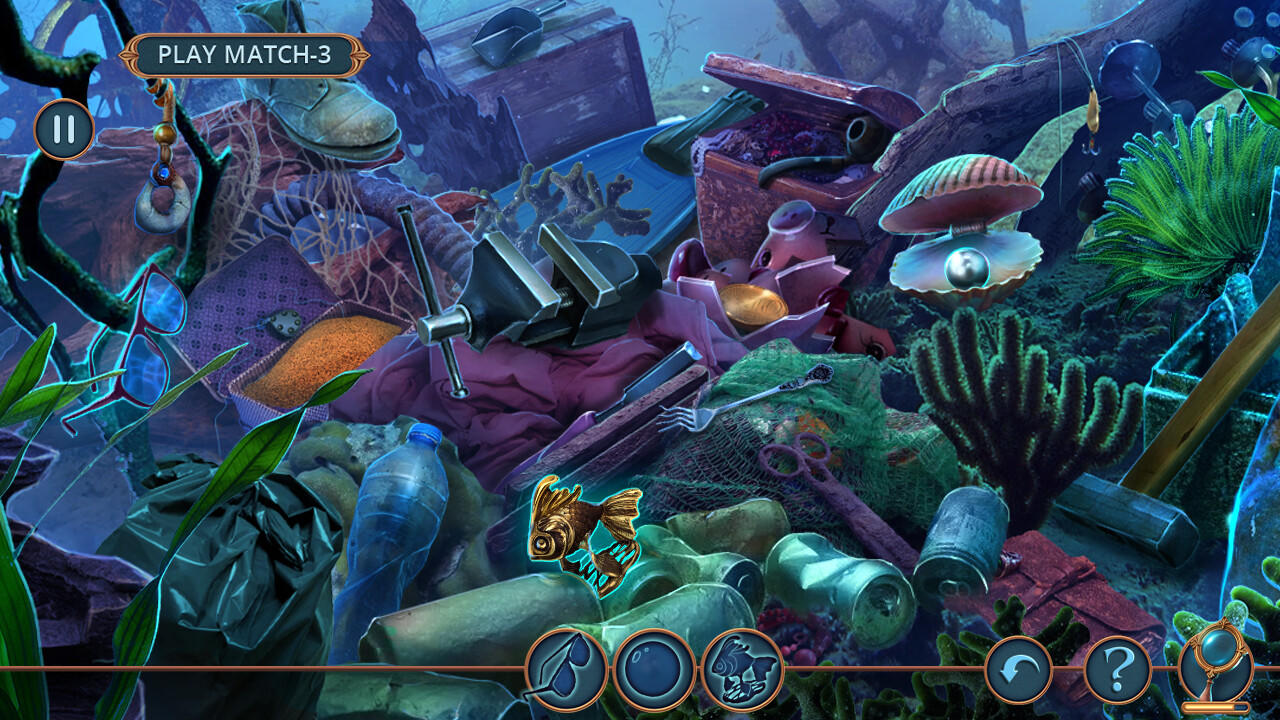Open the question mark help button

click(x=1117, y=669)
